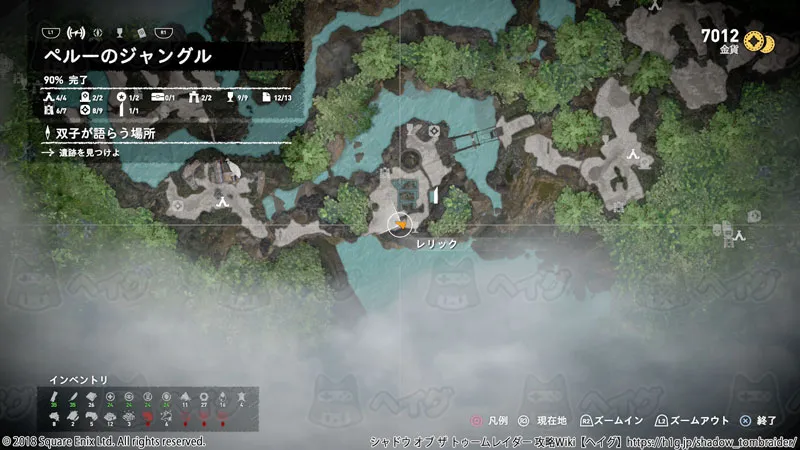Click the 双子が語らう場所 objective tracker
The height and width of the screenshot is (450, 800).
100,133
